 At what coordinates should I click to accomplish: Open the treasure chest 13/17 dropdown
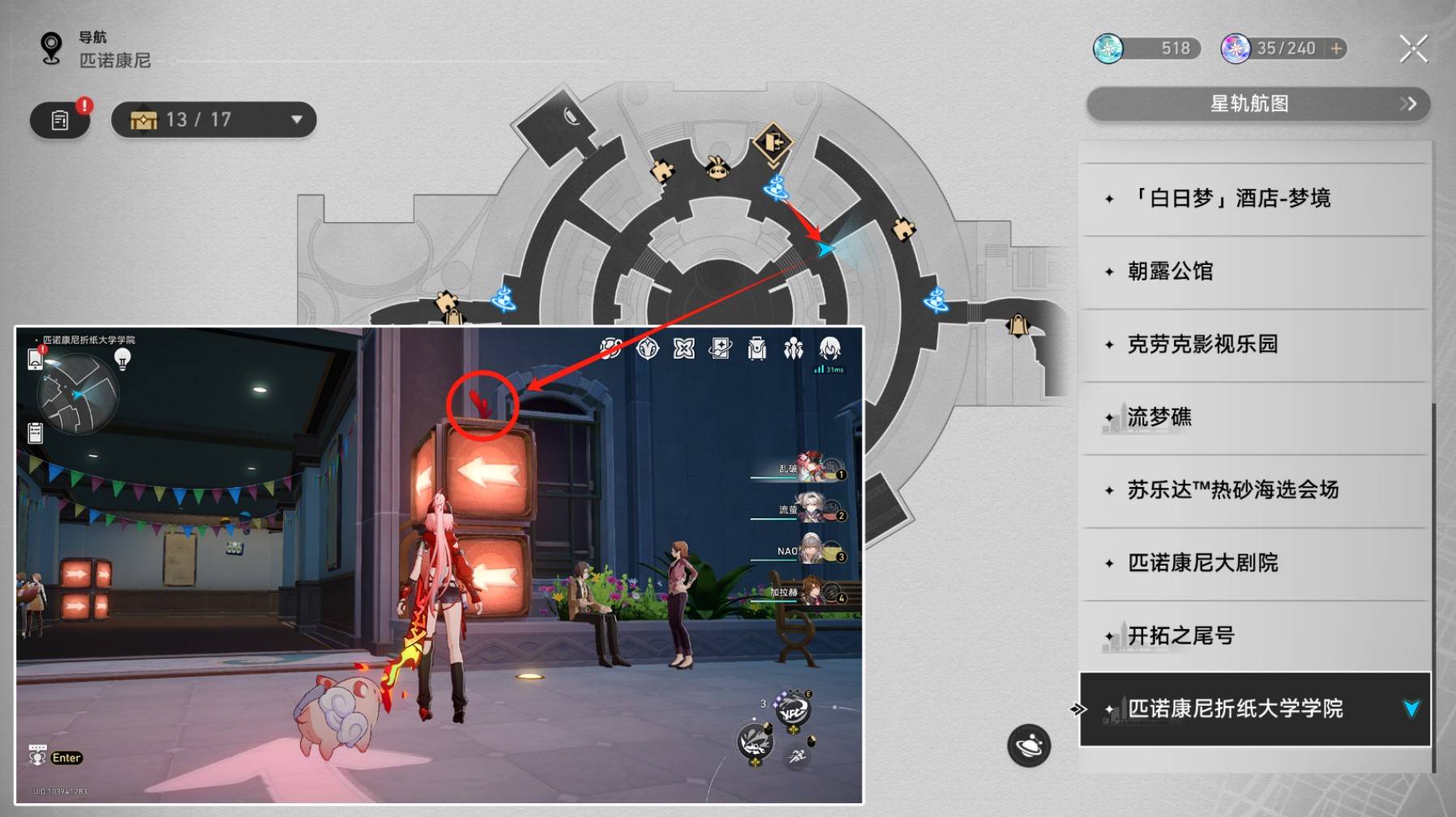click(x=214, y=120)
